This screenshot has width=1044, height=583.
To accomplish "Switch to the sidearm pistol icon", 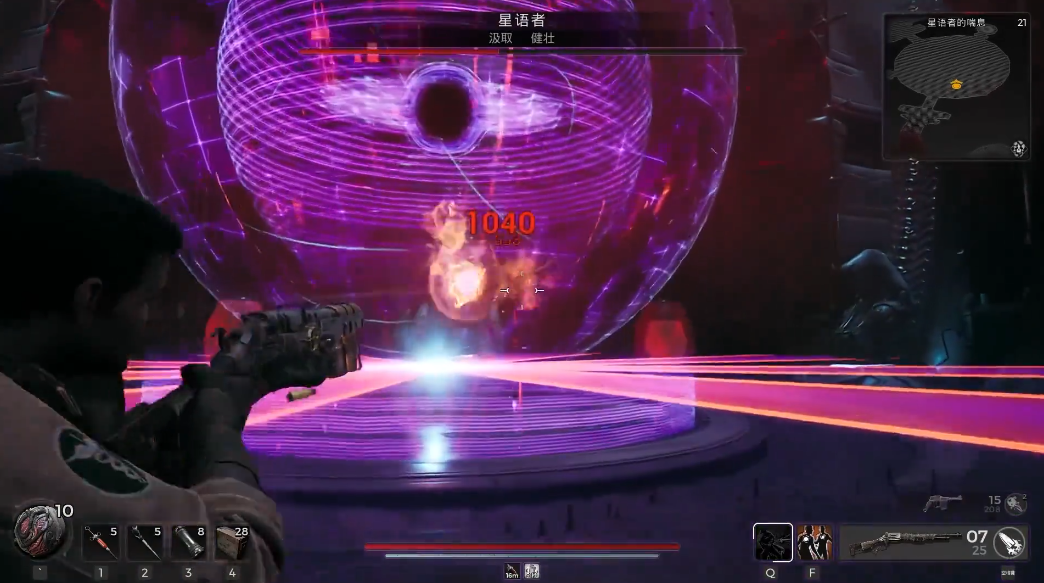I will [943, 501].
